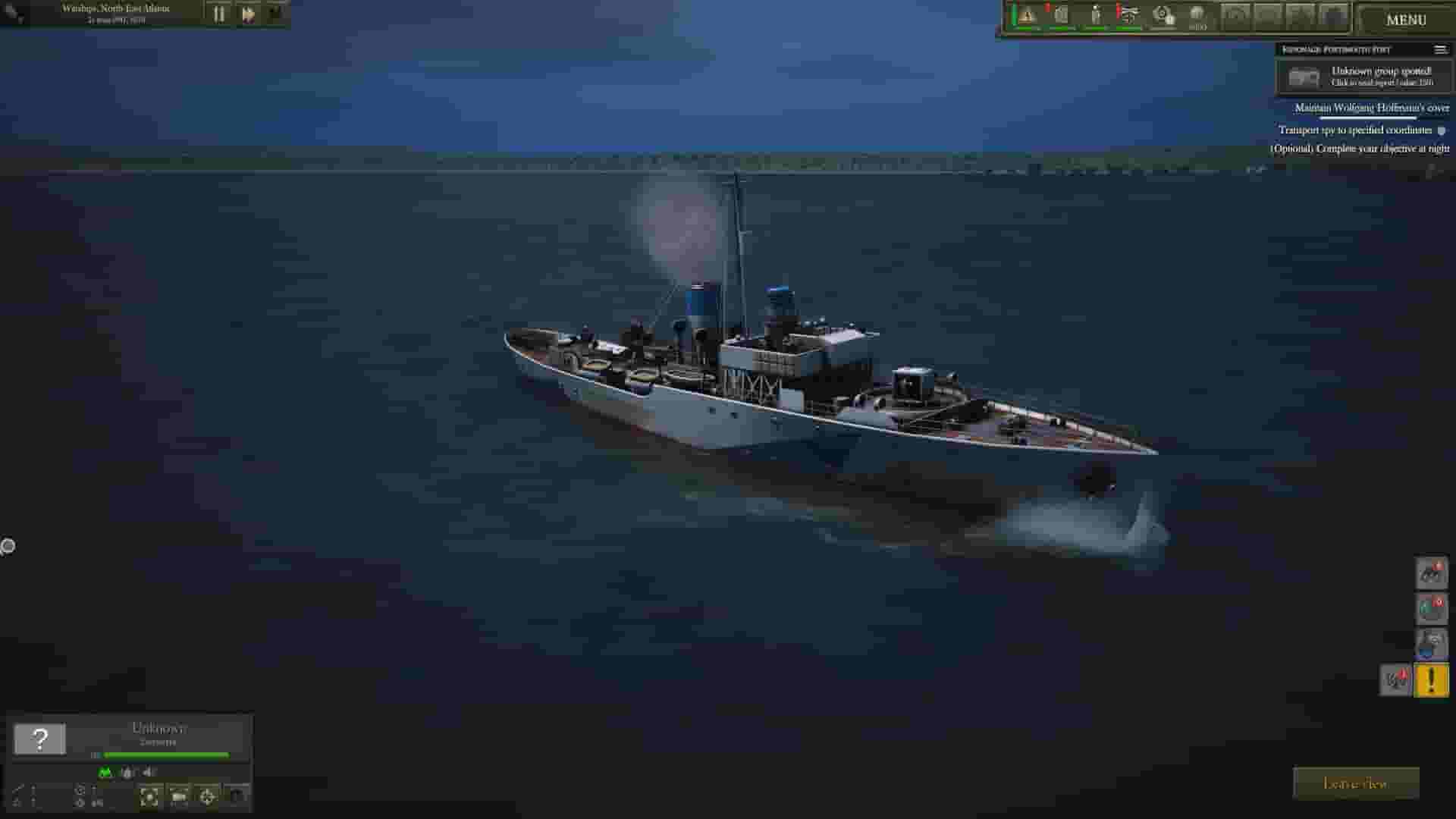
Task: Click the green health bar of the Unknown ship
Action: (165, 755)
